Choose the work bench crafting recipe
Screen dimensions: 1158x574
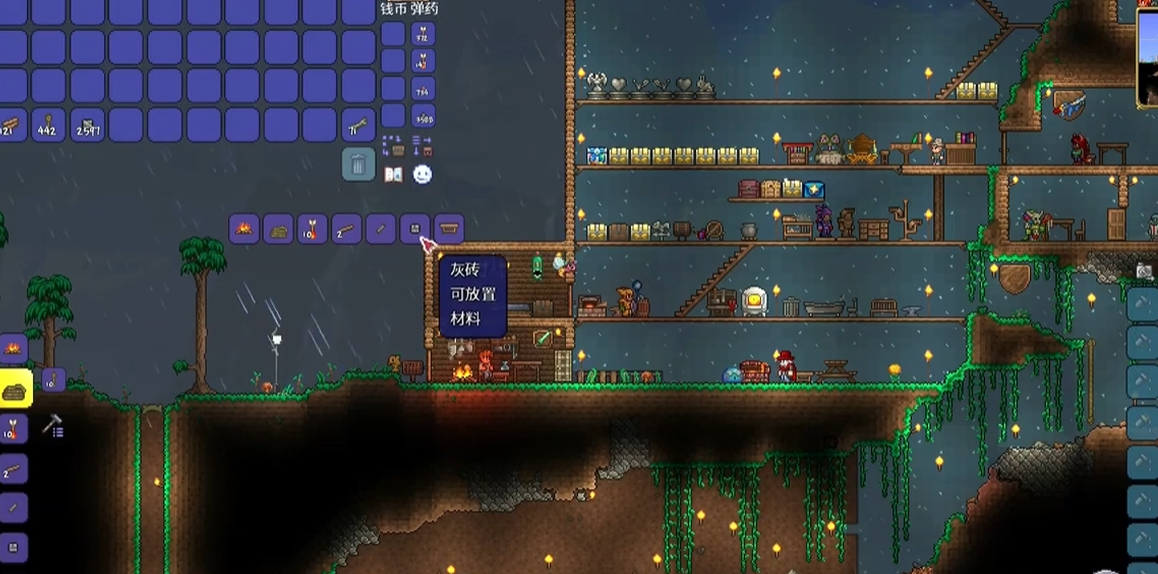tap(449, 229)
